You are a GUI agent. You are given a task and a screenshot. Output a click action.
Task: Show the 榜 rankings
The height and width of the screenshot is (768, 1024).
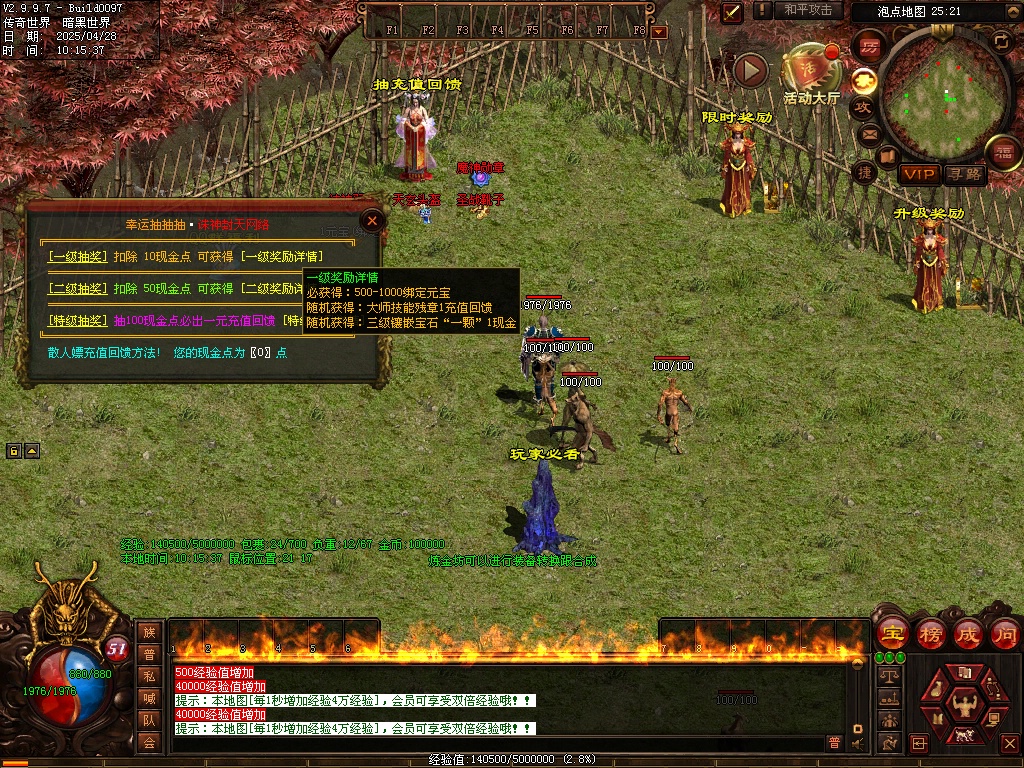click(x=931, y=633)
